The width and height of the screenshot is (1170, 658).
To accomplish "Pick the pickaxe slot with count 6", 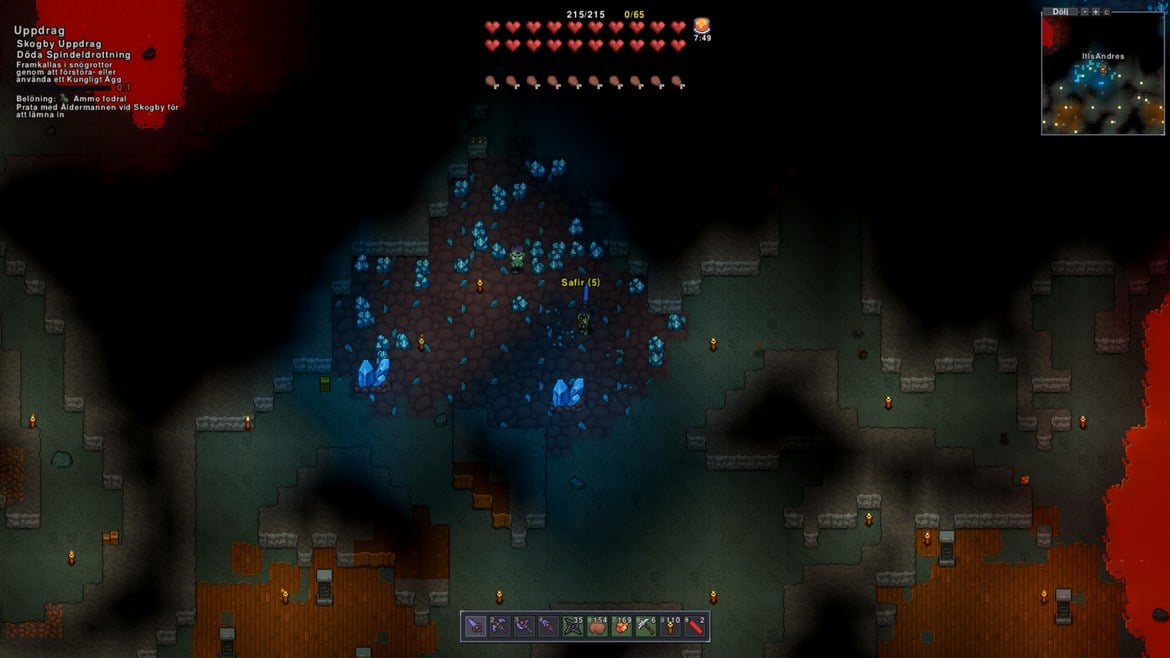I will (648, 626).
